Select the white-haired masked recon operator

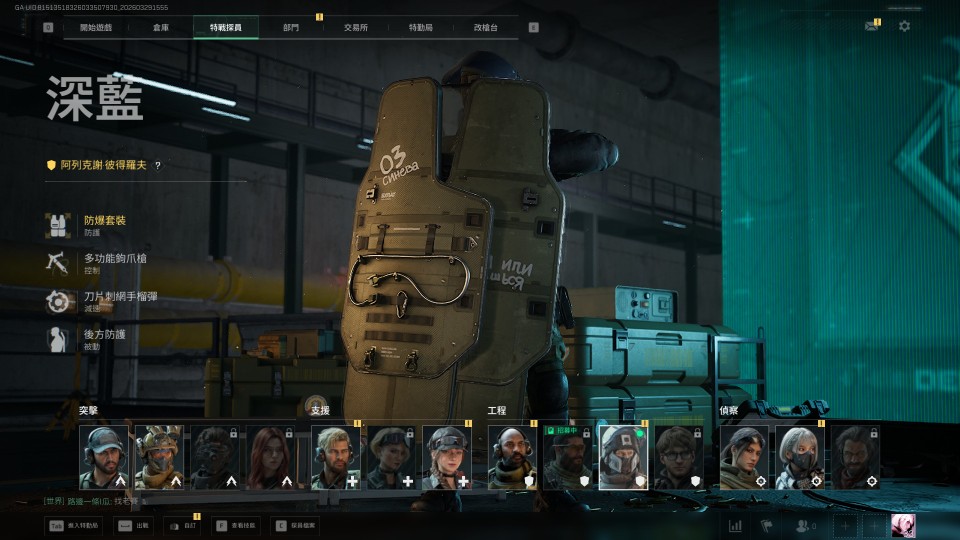click(800, 457)
